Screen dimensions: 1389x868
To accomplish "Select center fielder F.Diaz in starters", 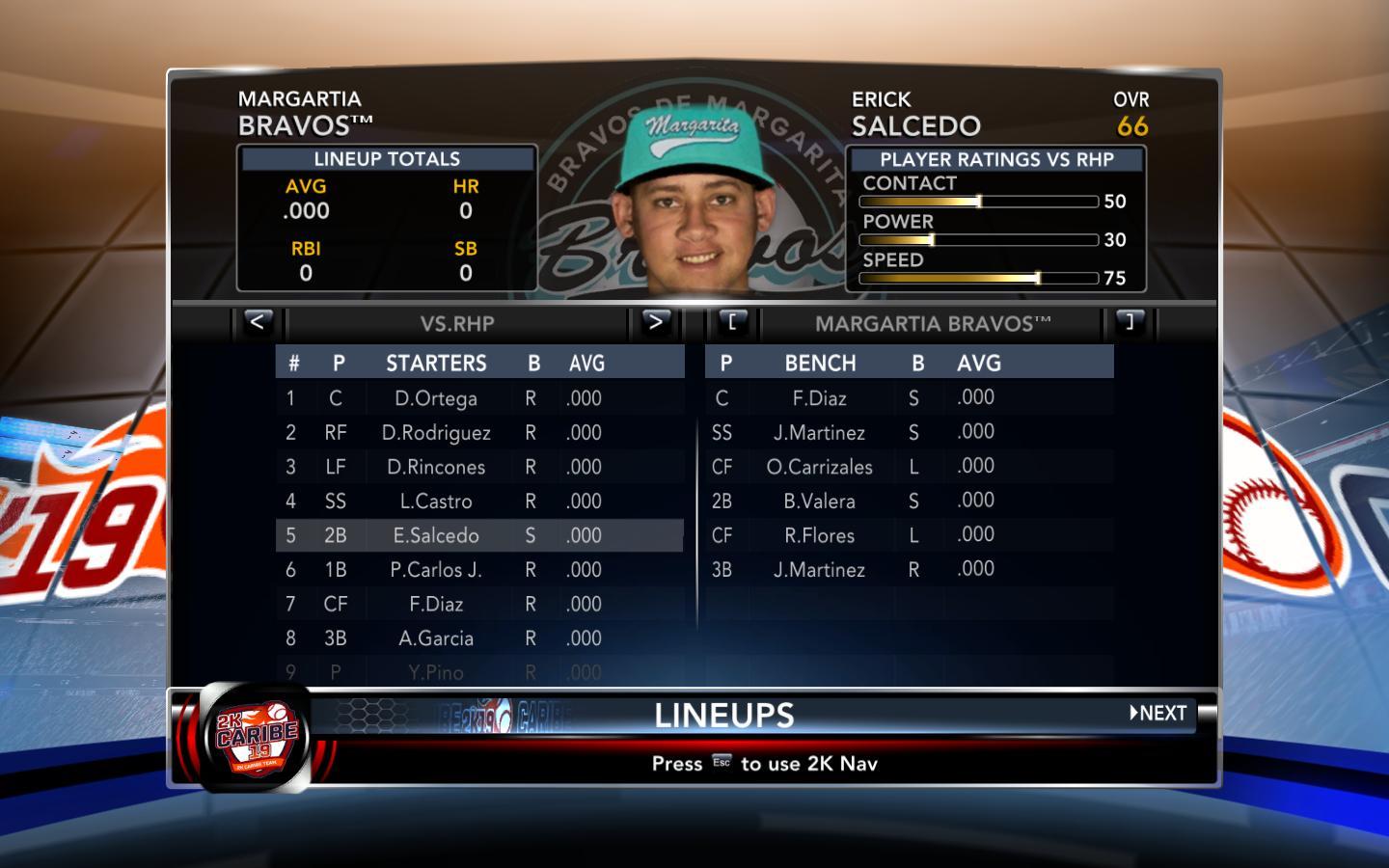I will 436,604.
